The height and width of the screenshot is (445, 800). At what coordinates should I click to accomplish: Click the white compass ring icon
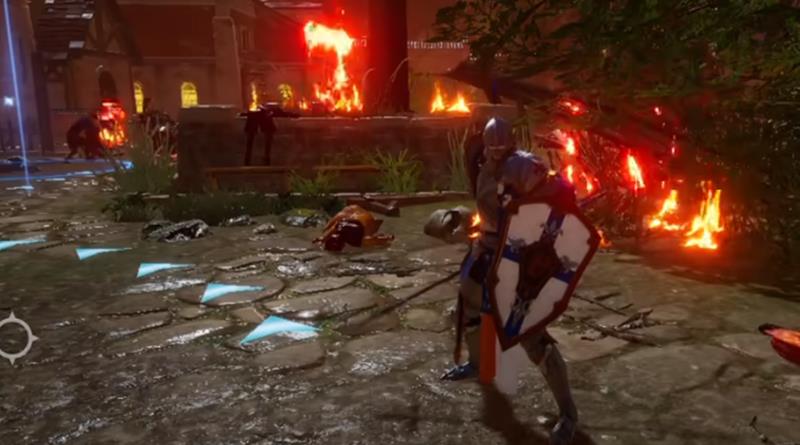tap(15, 337)
